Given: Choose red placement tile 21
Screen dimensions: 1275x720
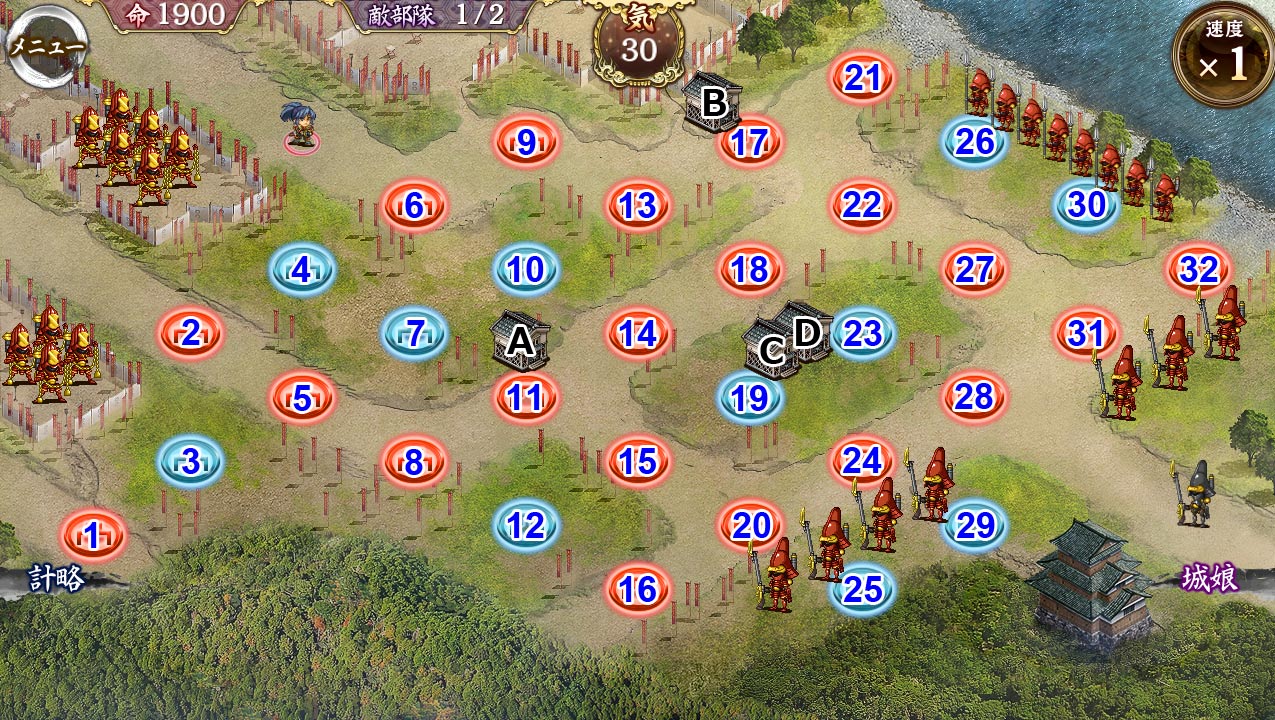Looking at the screenshot, I should click(862, 77).
